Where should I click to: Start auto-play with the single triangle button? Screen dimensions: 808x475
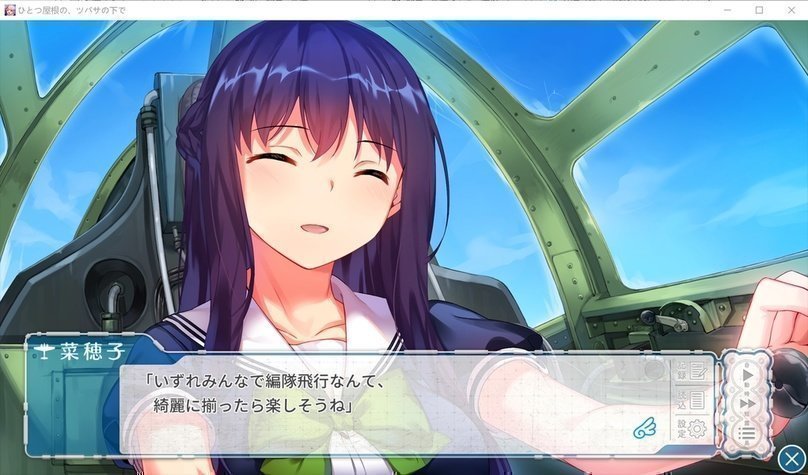click(x=746, y=375)
